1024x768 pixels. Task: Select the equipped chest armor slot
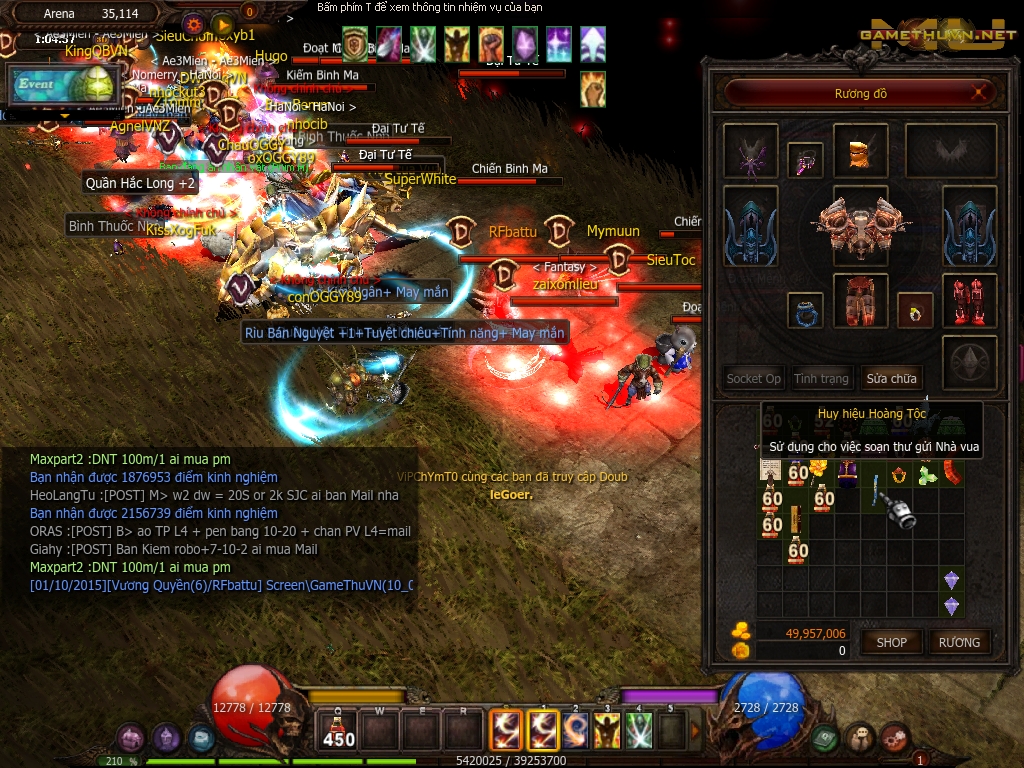click(x=859, y=221)
